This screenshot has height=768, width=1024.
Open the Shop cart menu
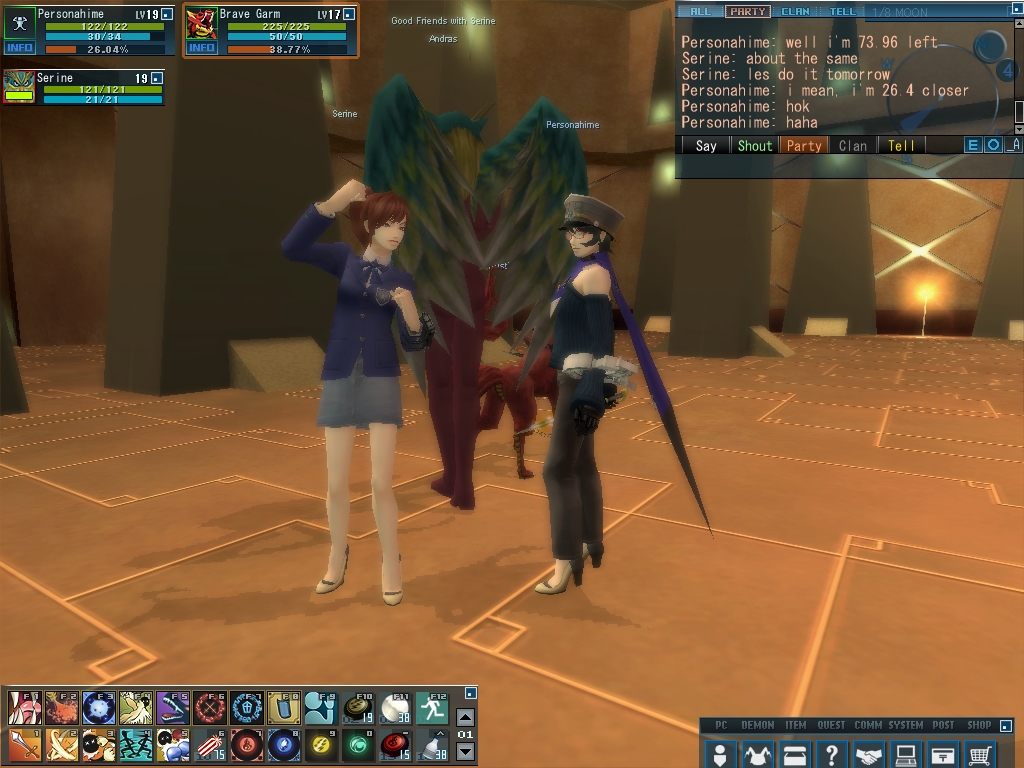pyautogui.click(x=980, y=753)
